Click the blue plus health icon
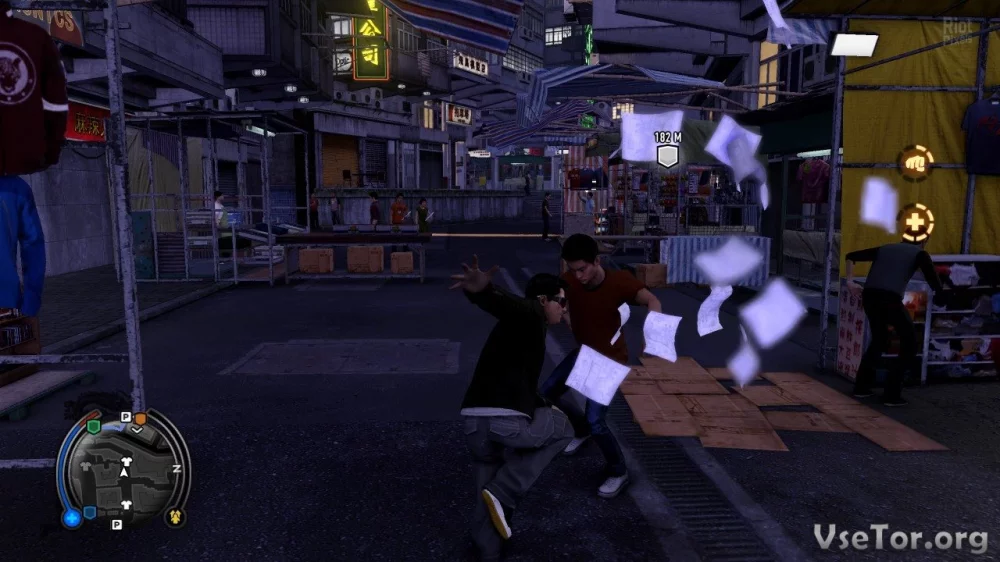The height and width of the screenshot is (562, 1000). 71,517
